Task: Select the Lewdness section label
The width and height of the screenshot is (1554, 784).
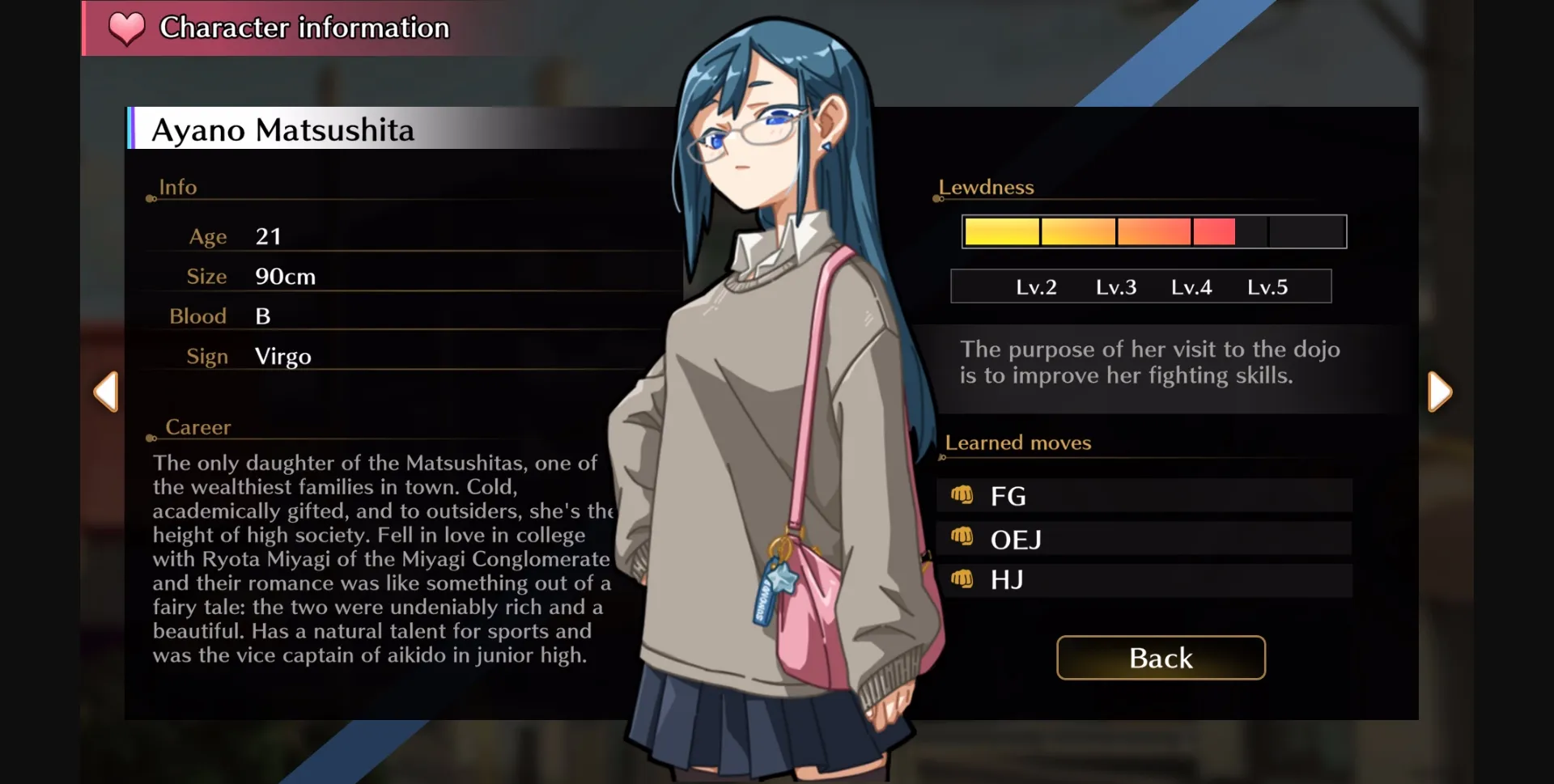Action: 986,187
